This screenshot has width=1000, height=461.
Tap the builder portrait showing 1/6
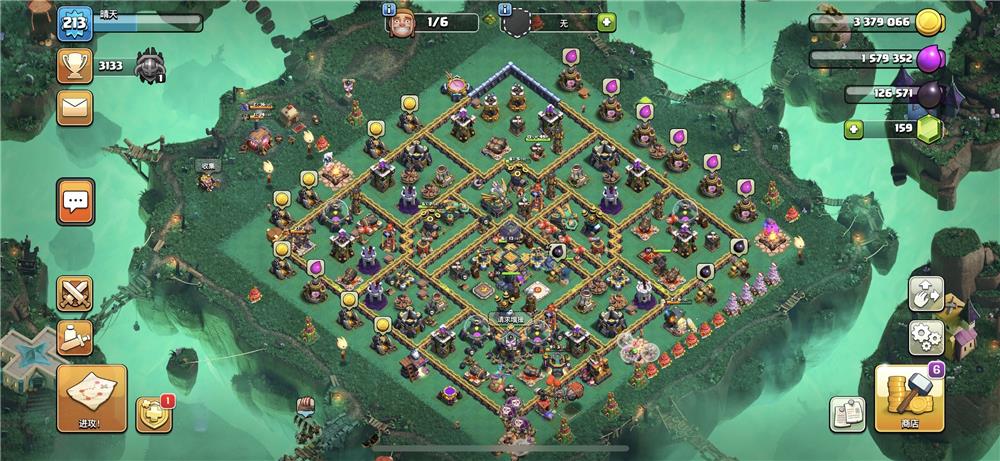(x=403, y=22)
